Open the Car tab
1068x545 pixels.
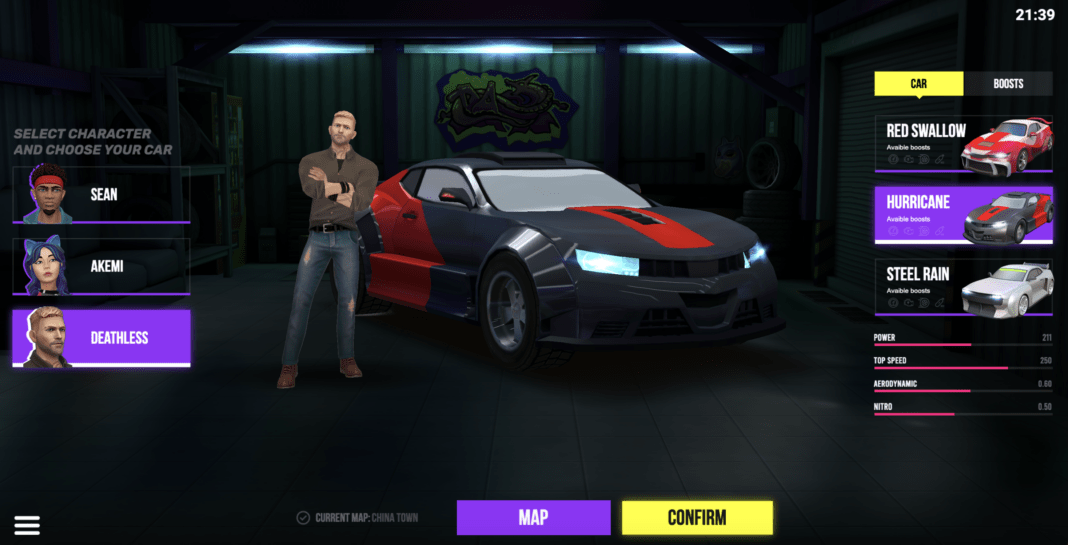pyautogui.click(x=918, y=84)
